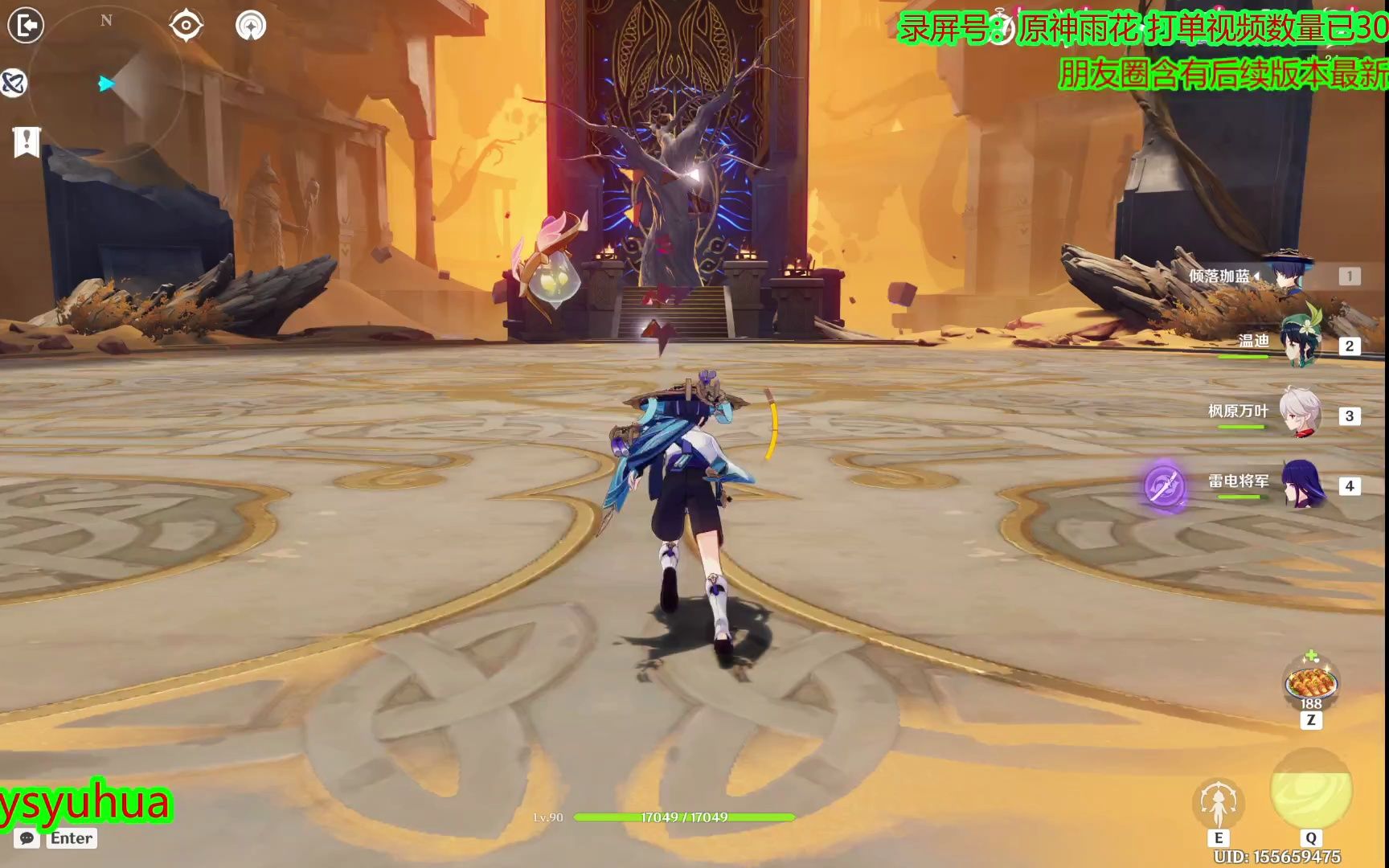Switch to party member 枫原万叶
Viewport: 1389px width, 868px height.
tap(1299, 413)
